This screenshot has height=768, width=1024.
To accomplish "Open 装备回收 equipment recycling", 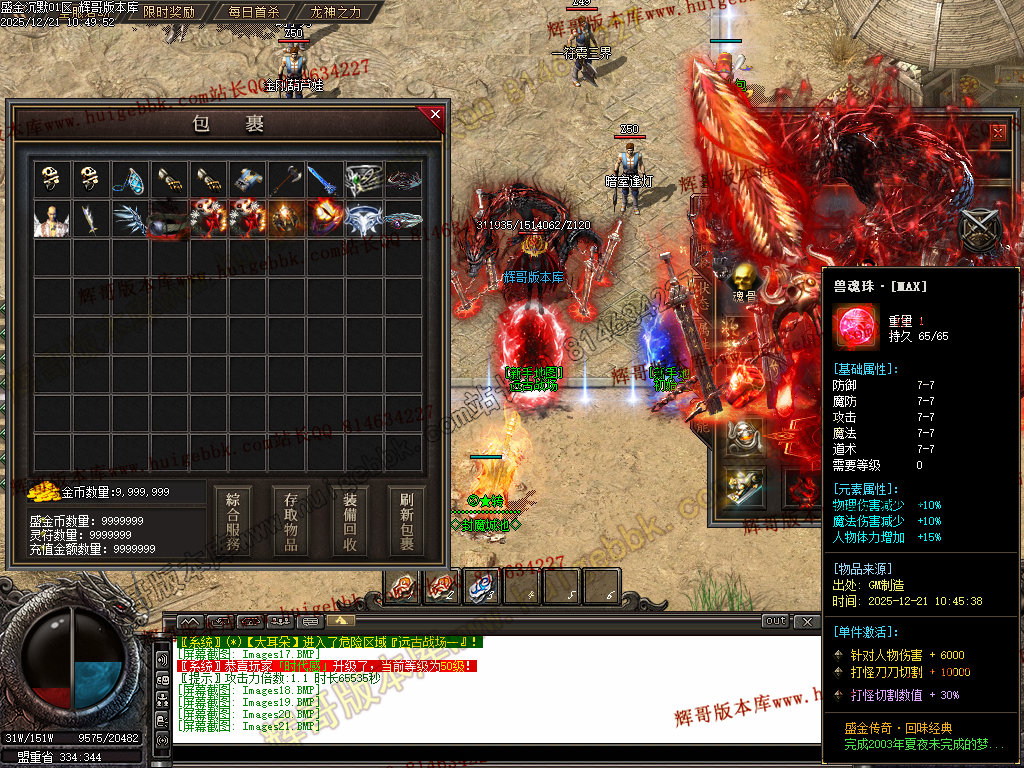I will point(350,521).
